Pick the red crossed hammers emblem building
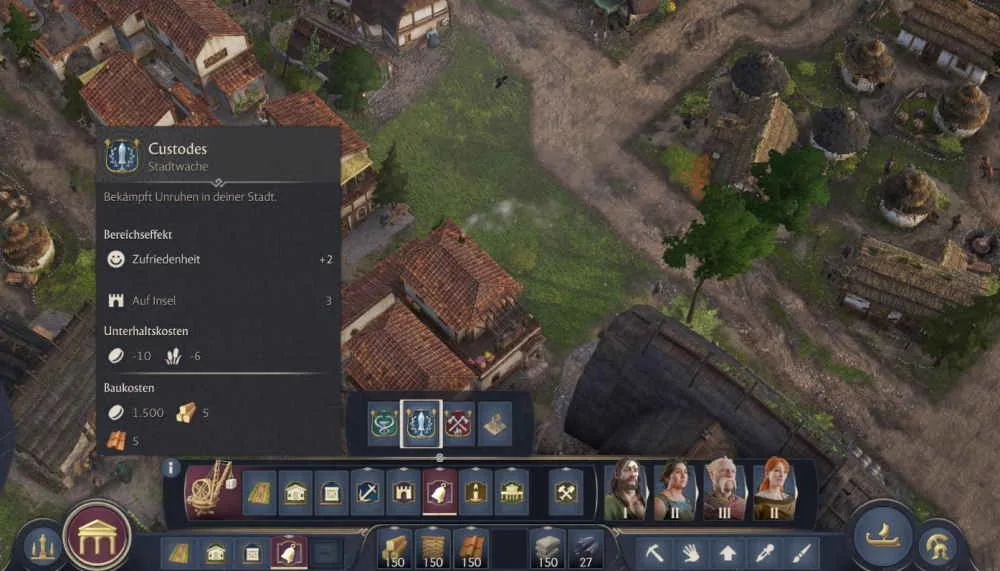Image resolution: width=1000 pixels, height=571 pixels. 458,423
